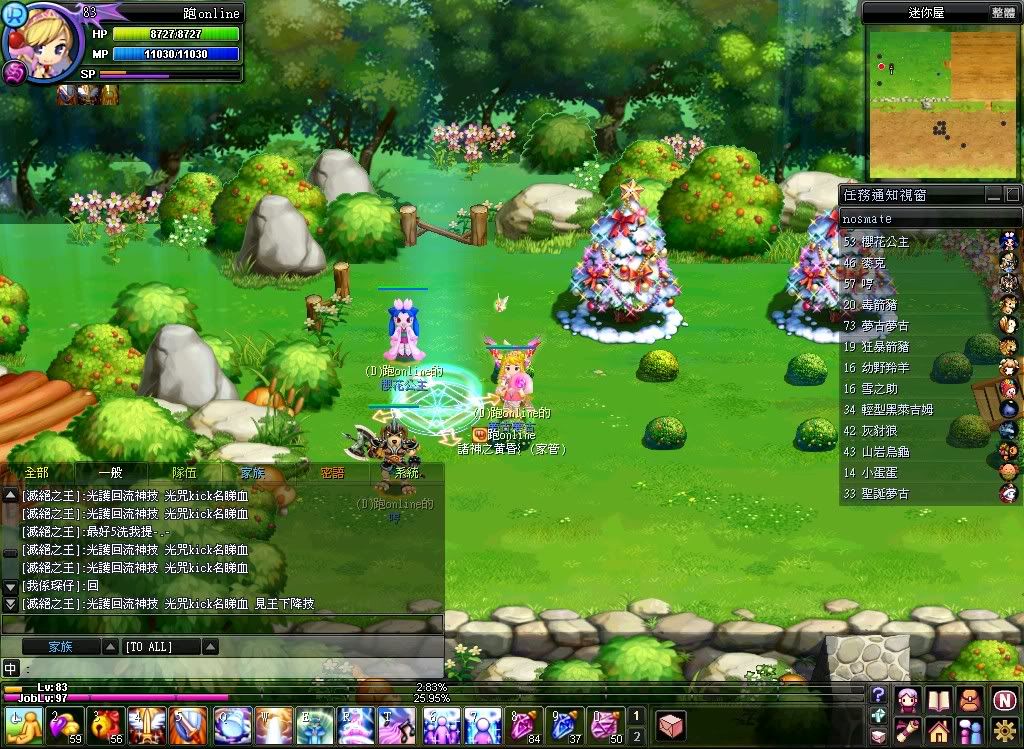The height and width of the screenshot is (749, 1024).
Task: Open the open book icon
Action: 939,698
